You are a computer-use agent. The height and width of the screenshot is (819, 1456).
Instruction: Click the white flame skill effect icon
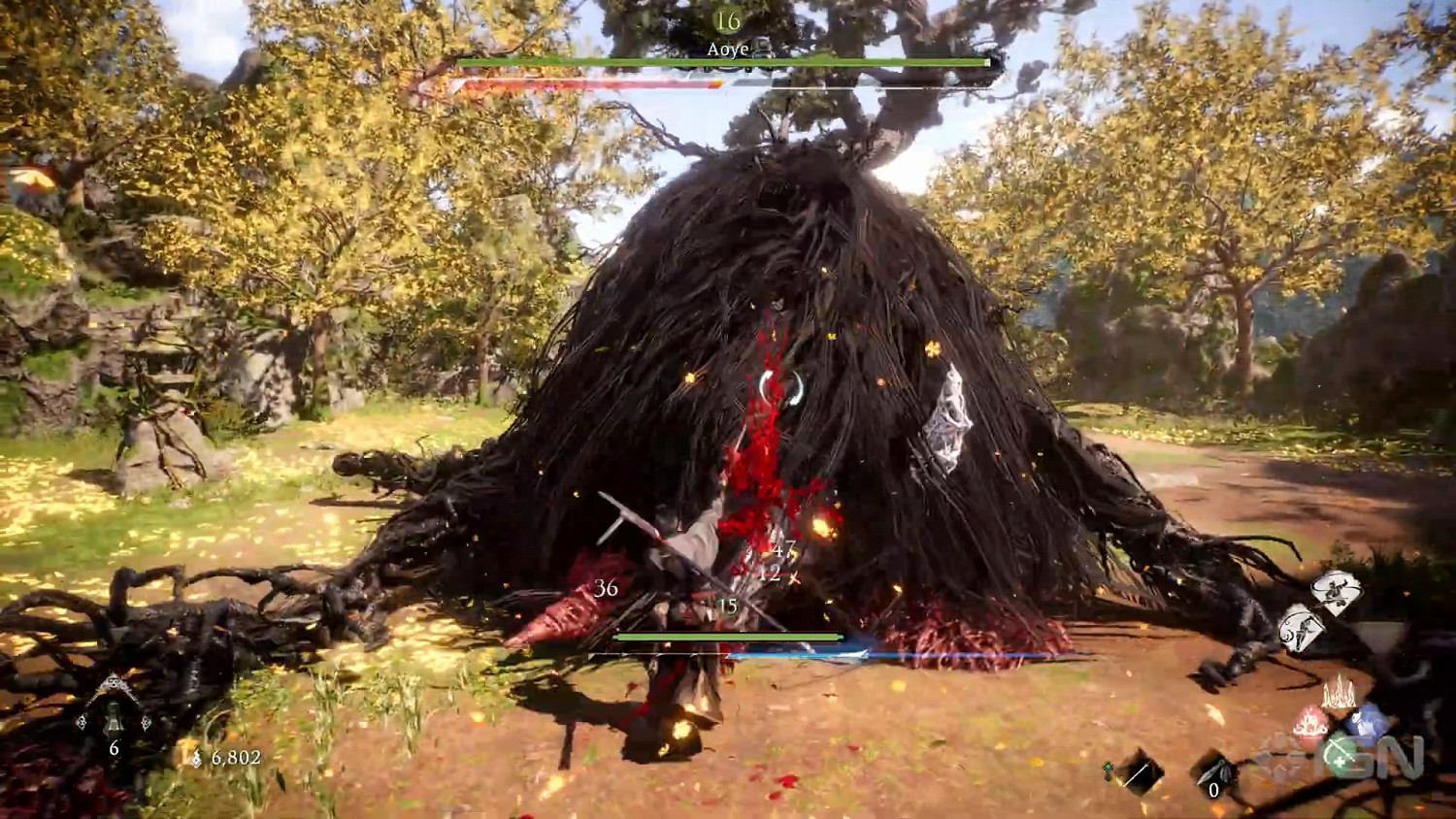pyautogui.click(x=1340, y=692)
